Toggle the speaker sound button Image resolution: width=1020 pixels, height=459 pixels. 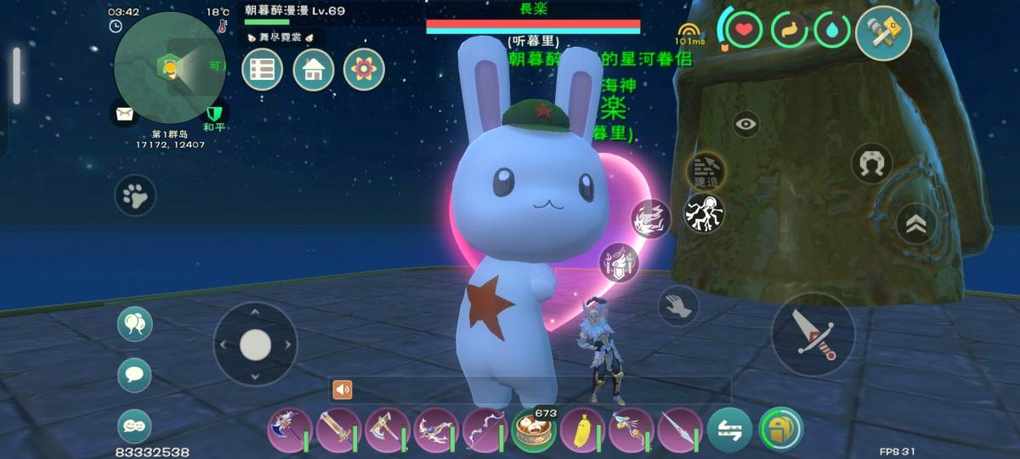[x=342, y=390]
